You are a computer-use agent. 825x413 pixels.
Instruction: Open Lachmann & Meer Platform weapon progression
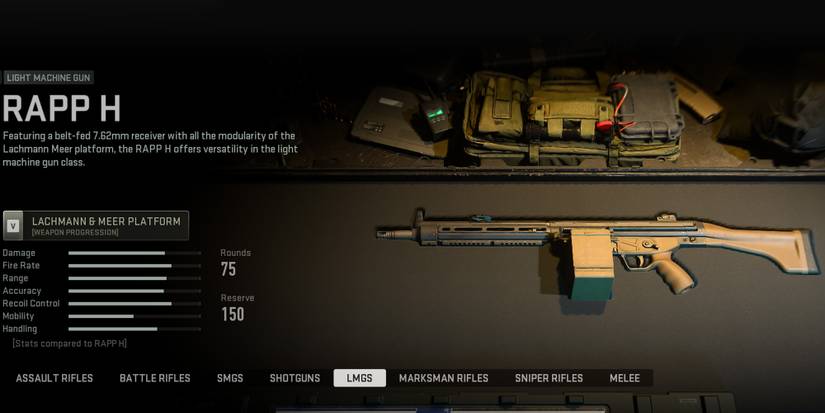pyautogui.click(x=96, y=225)
